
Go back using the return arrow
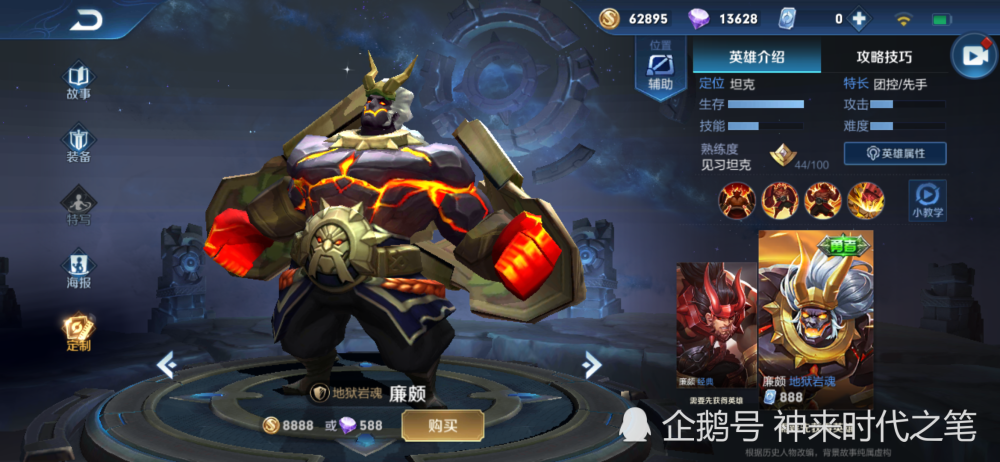point(85,19)
